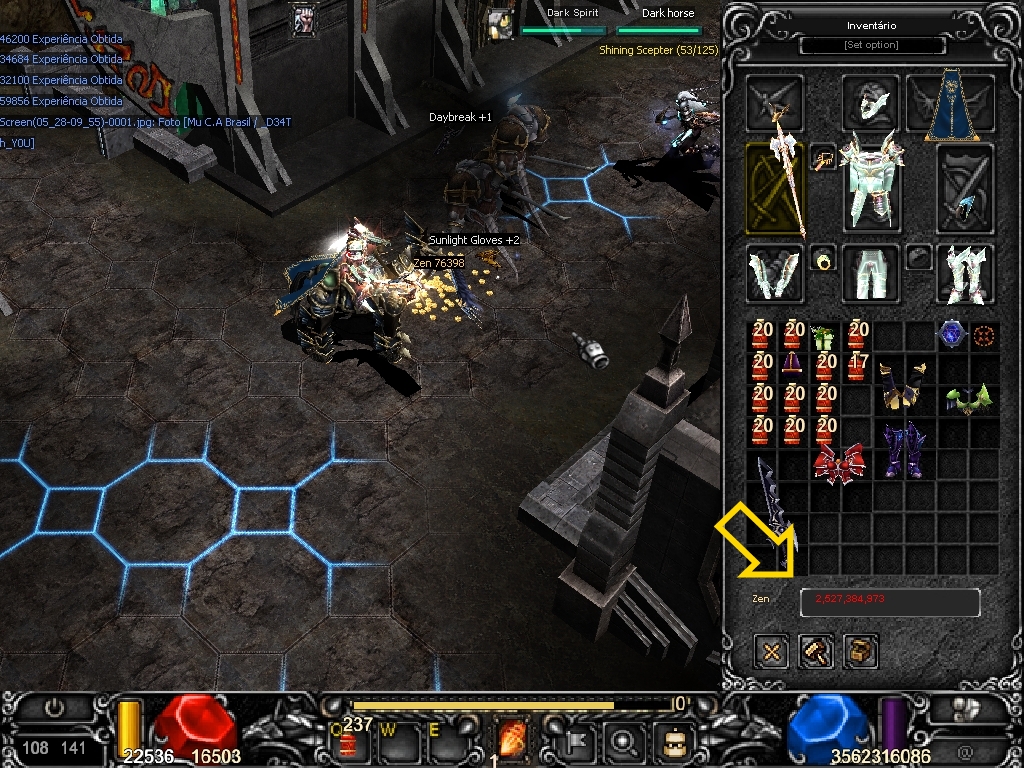Select the purple boots in inventory

[x=901, y=448]
